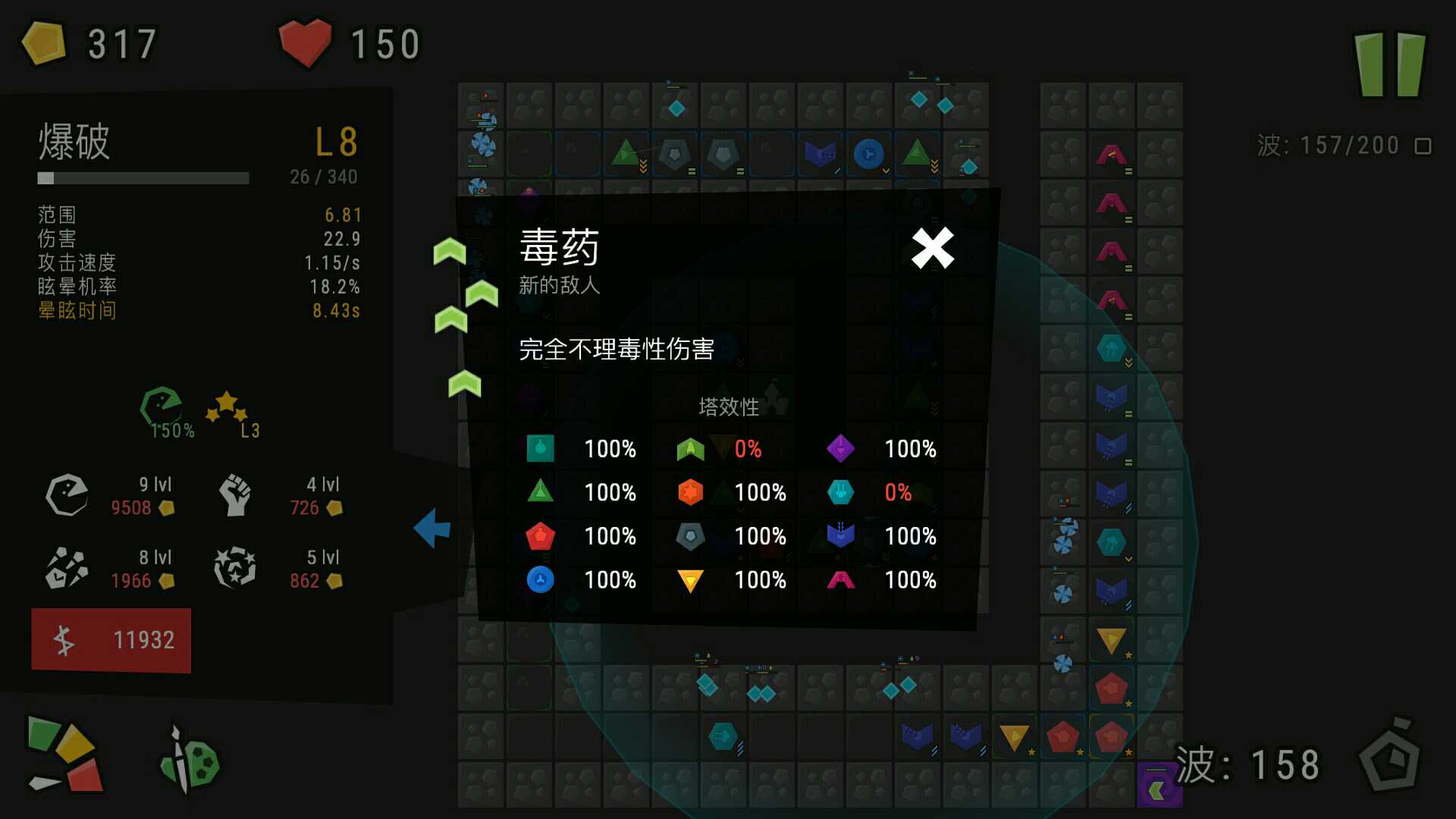Open the fist attack-speed upgrade at 726 coins
The image size is (1456, 819).
click(235, 495)
